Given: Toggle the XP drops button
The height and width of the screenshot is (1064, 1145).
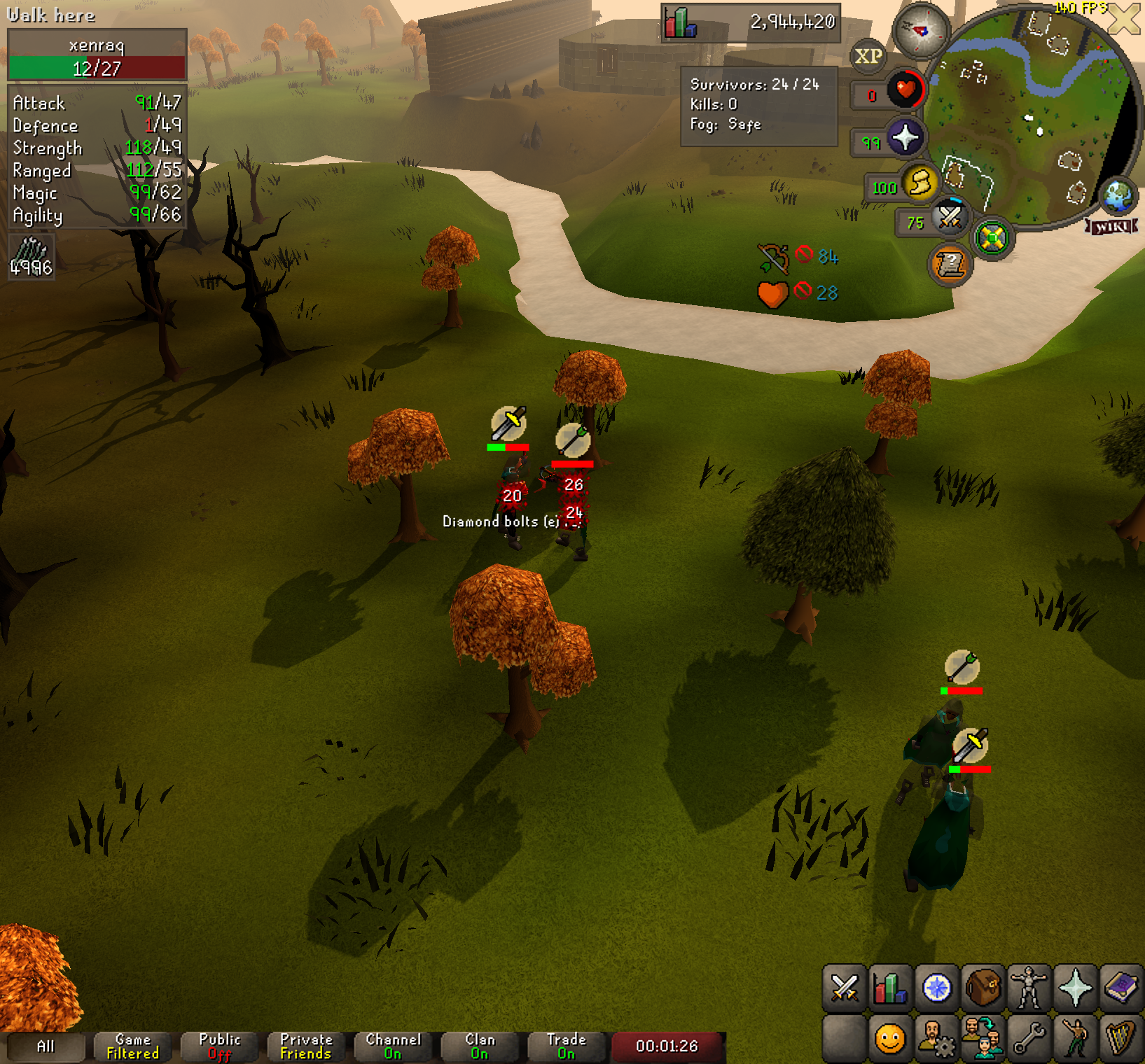Looking at the screenshot, I should 868,56.
